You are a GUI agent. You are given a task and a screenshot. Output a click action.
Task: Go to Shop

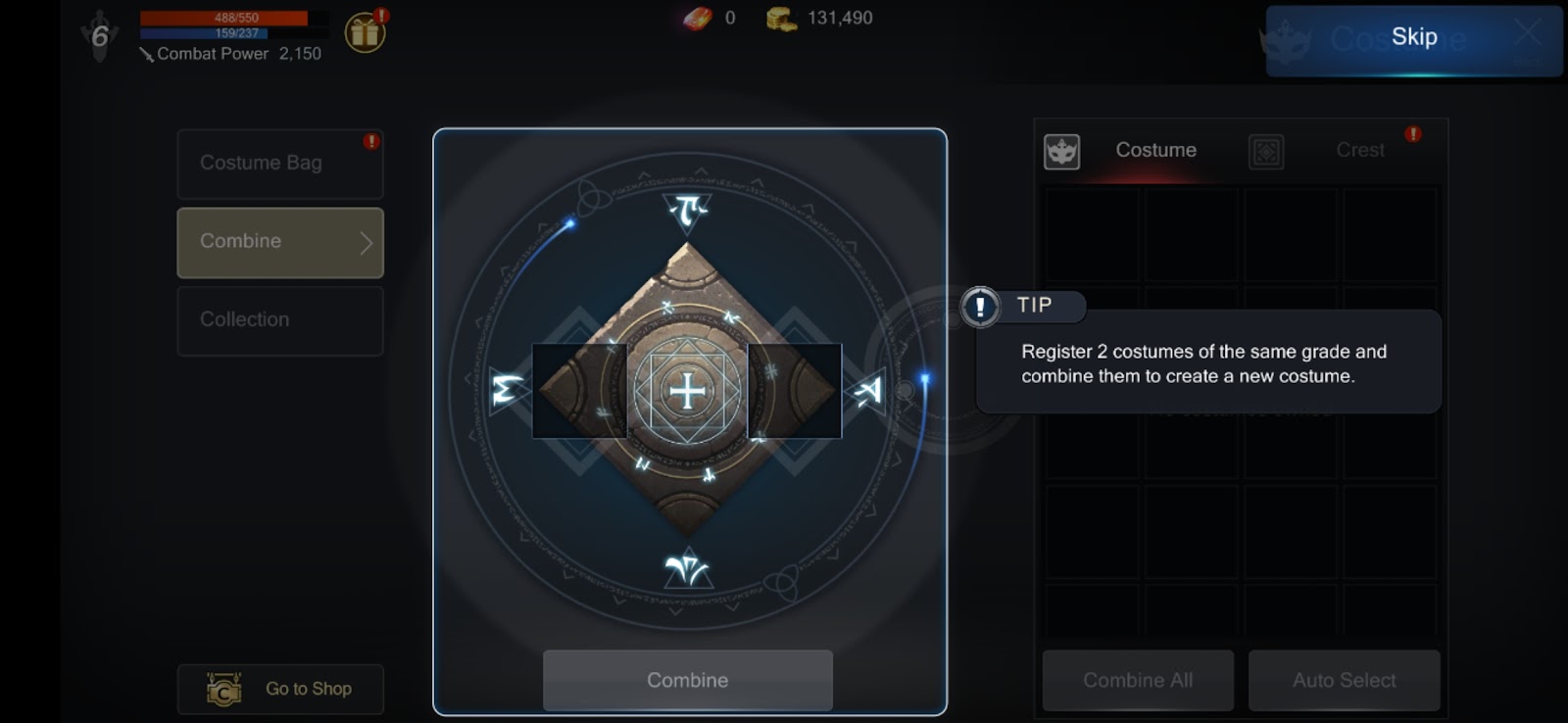280,689
